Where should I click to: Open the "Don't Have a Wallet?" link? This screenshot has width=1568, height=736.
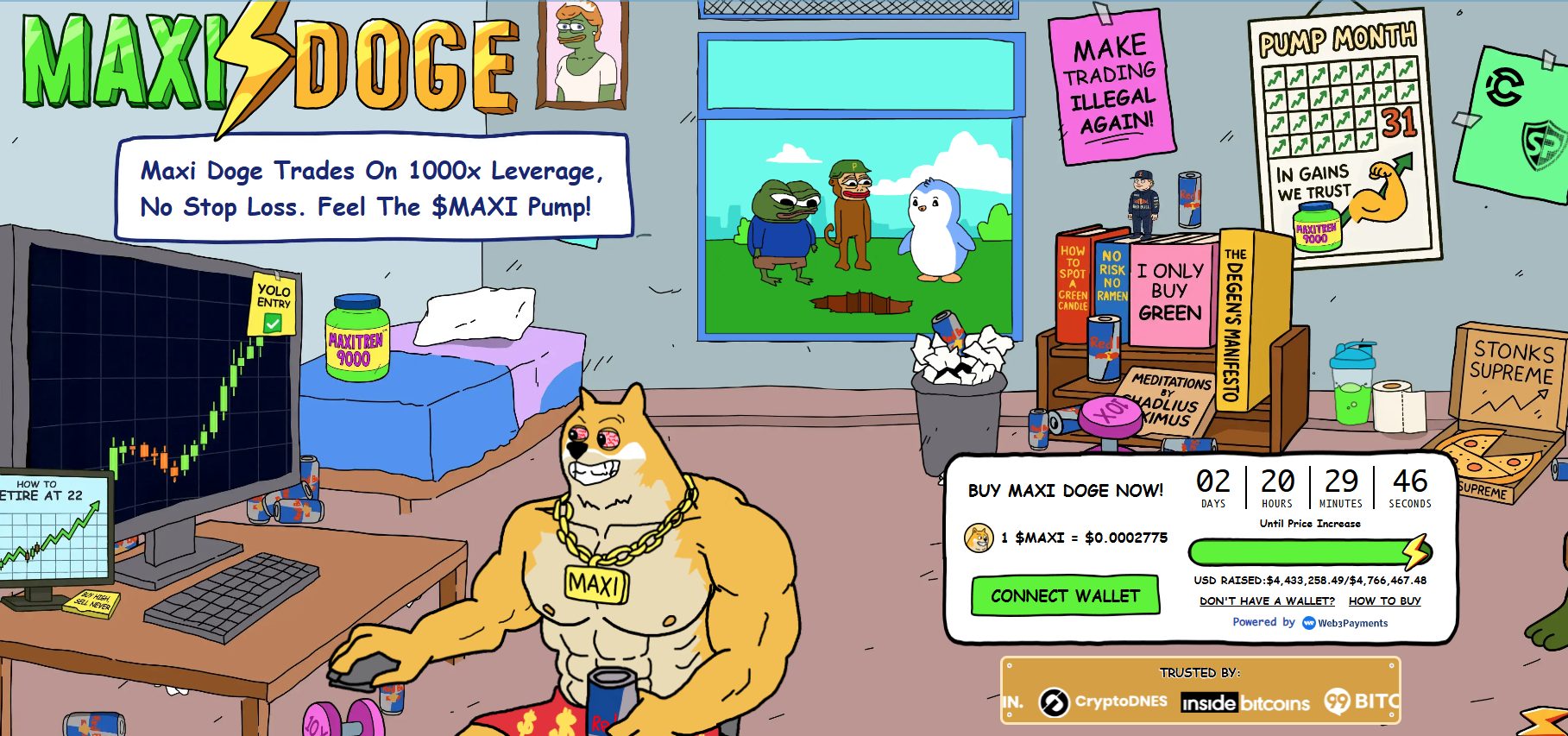pos(1266,601)
